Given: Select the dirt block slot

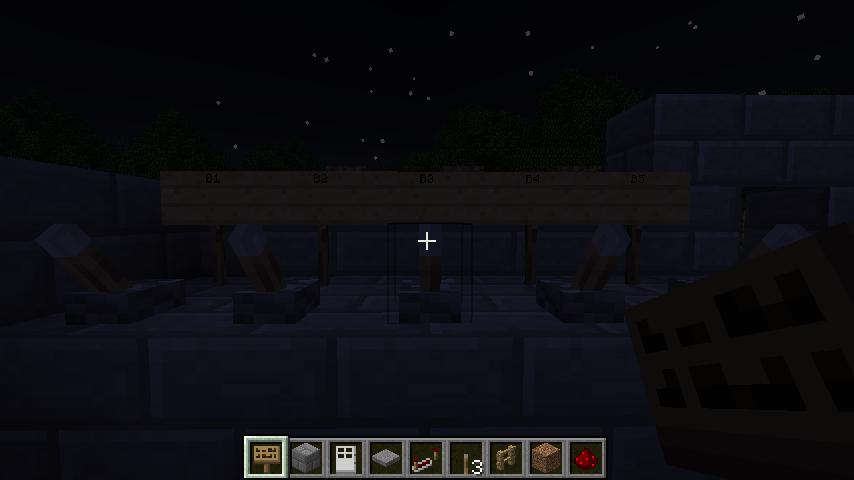Looking at the screenshot, I should [546, 458].
